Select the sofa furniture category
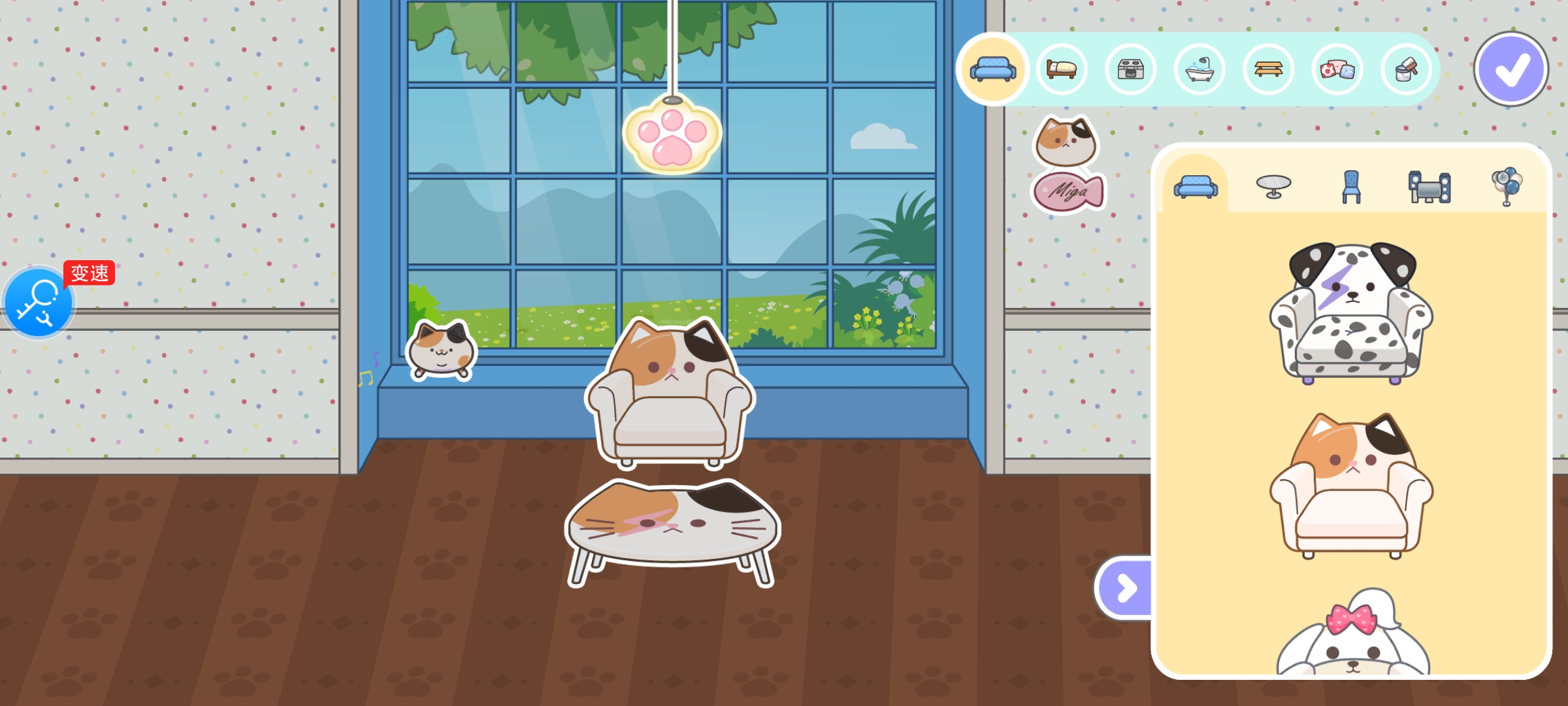 pyautogui.click(x=993, y=69)
